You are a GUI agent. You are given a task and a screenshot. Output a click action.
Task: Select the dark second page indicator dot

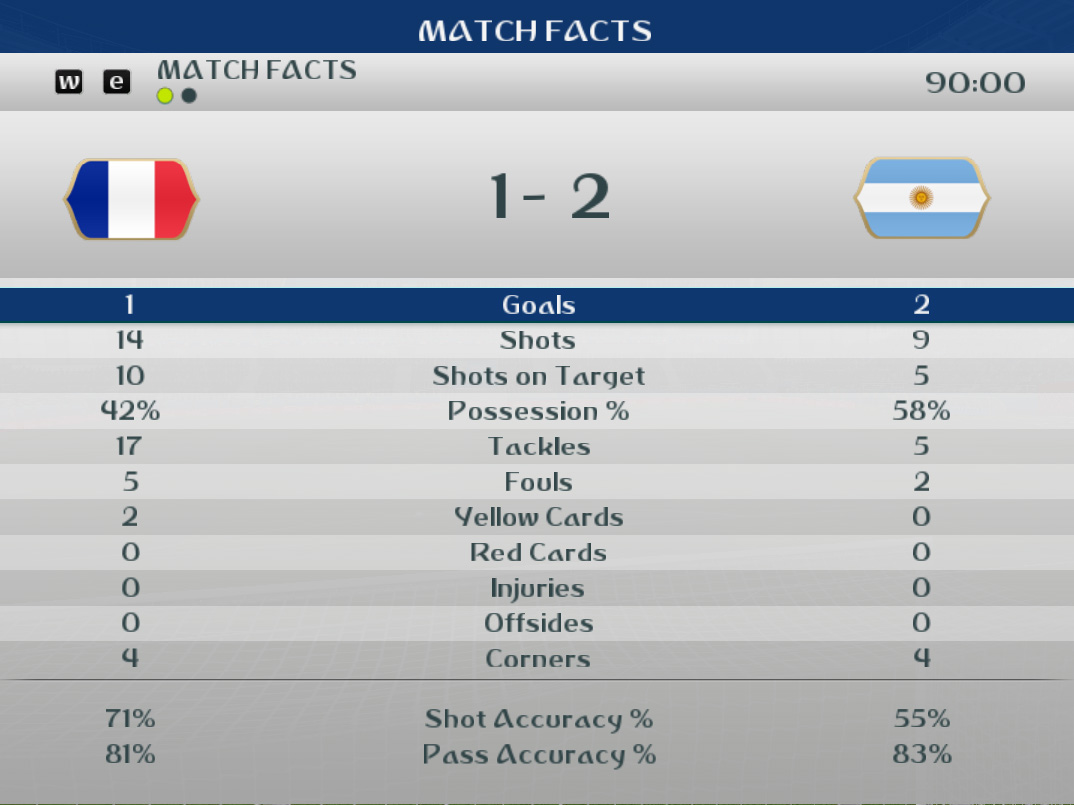pyautogui.click(x=189, y=96)
